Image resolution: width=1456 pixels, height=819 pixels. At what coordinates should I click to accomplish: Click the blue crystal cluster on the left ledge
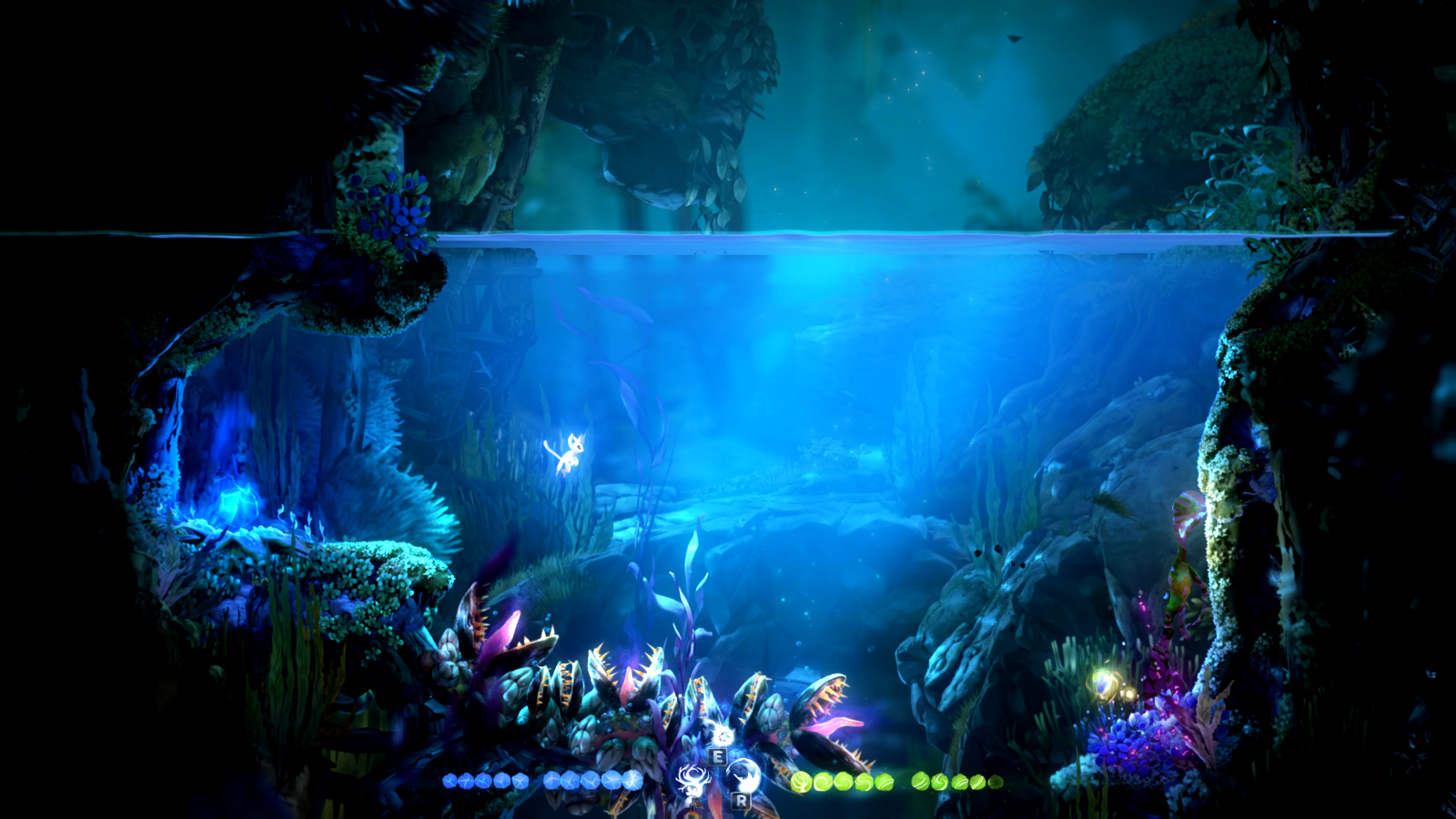pos(238,502)
